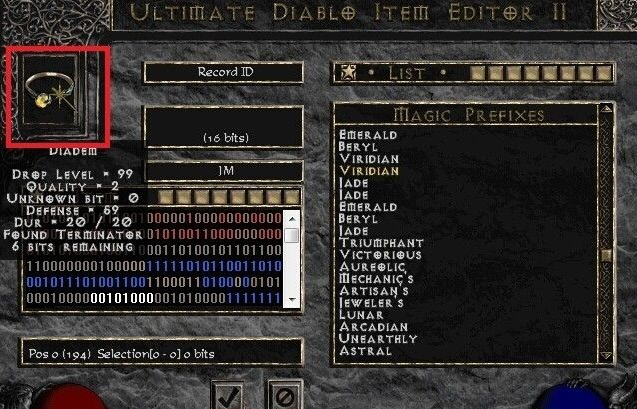Click the bit field's scrollbar up arrow
Viewport: 637px width, 409px height.
point(291,217)
